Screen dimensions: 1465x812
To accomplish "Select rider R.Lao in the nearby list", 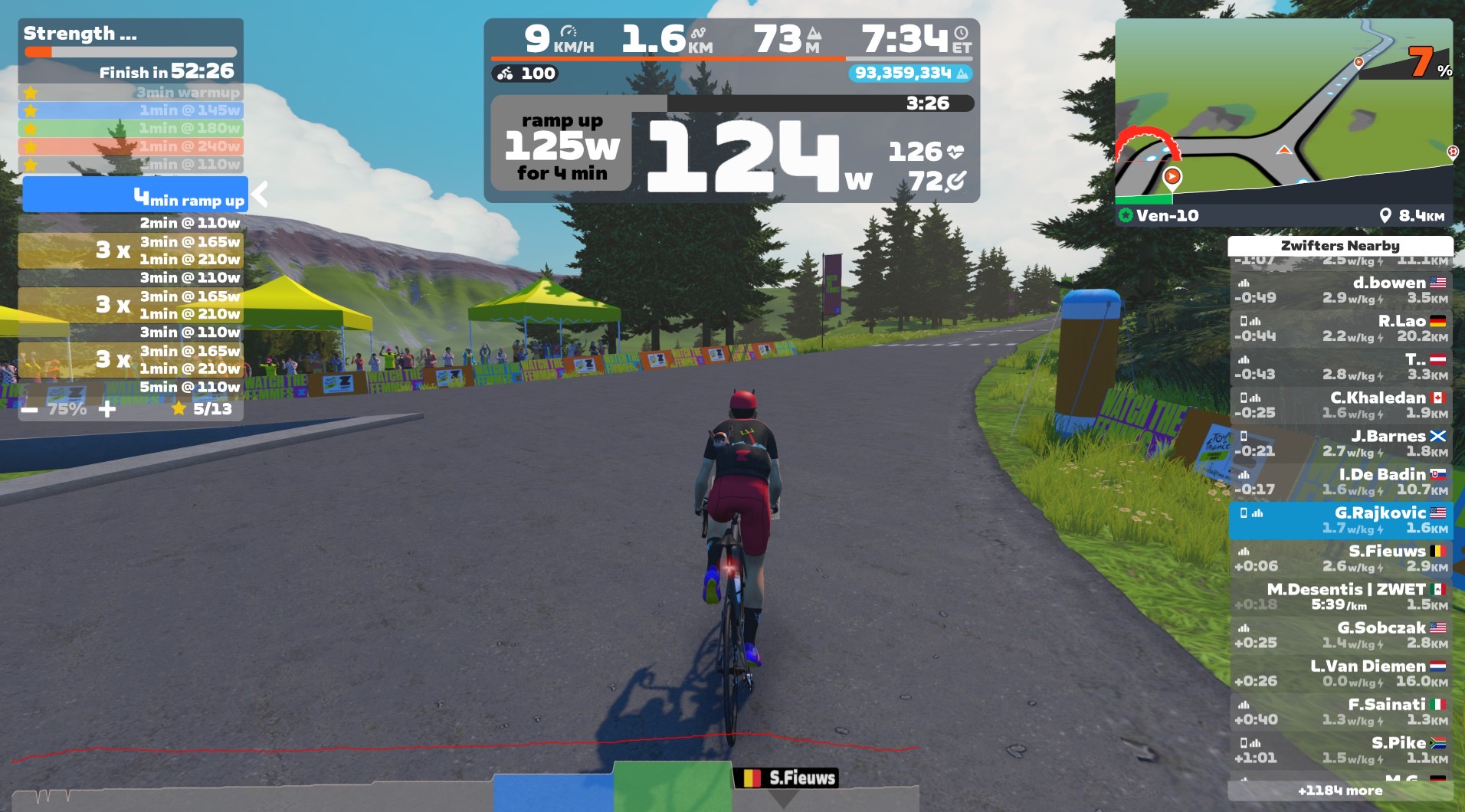I will 1341,329.
